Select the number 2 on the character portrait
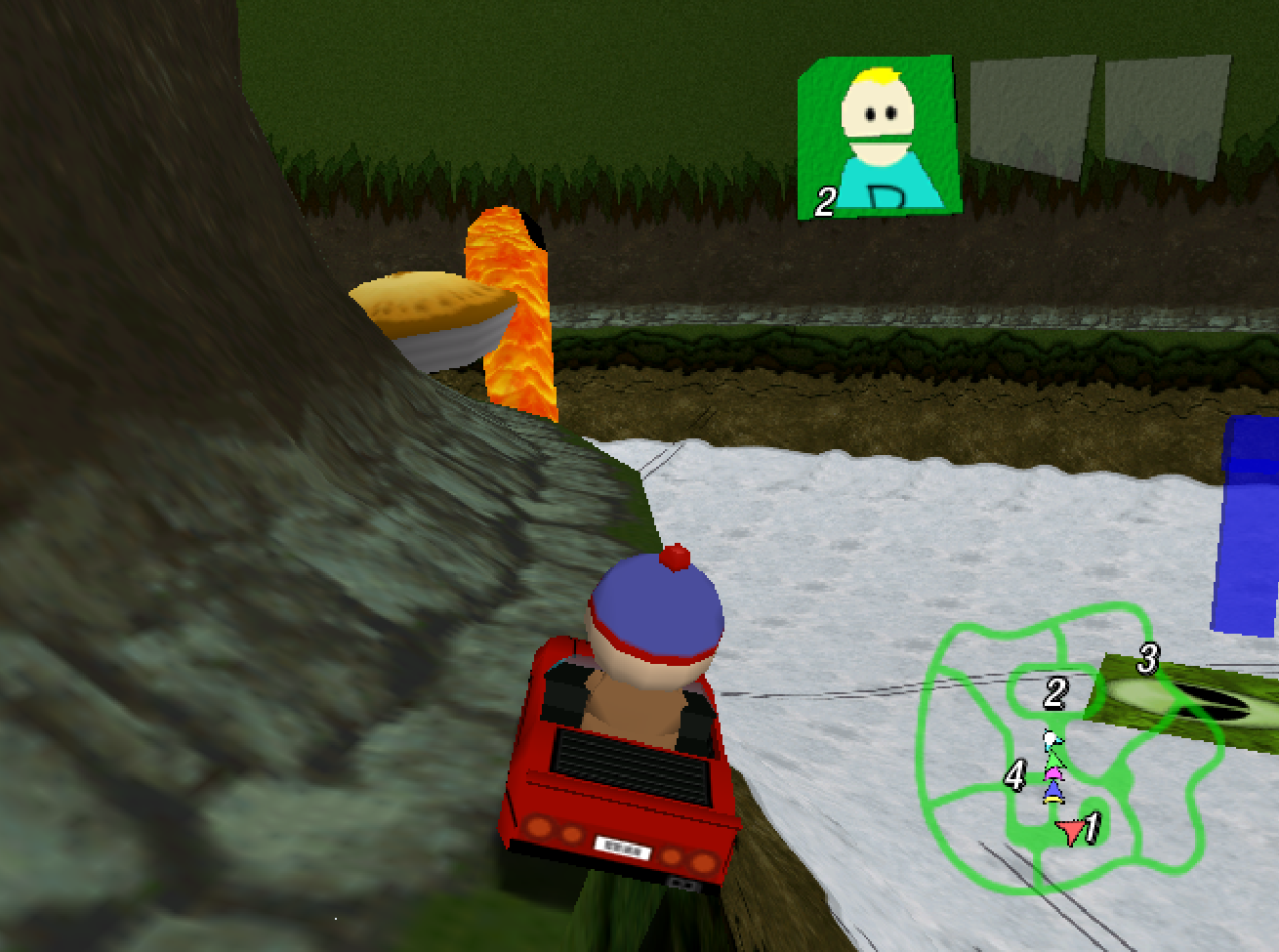The width and height of the screenshot is (1279, 952). [825, 200]
